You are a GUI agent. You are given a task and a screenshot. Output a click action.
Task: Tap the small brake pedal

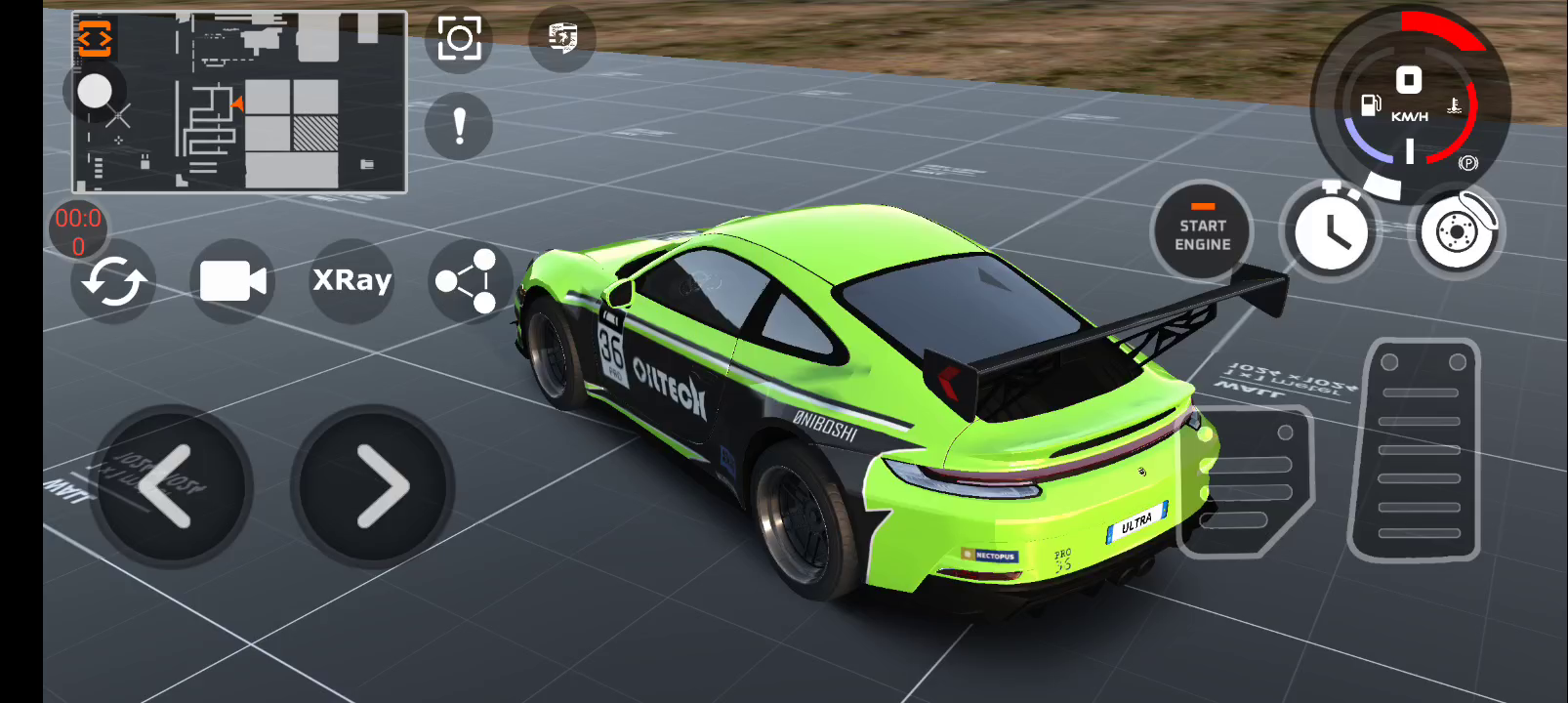(1249, 480)
